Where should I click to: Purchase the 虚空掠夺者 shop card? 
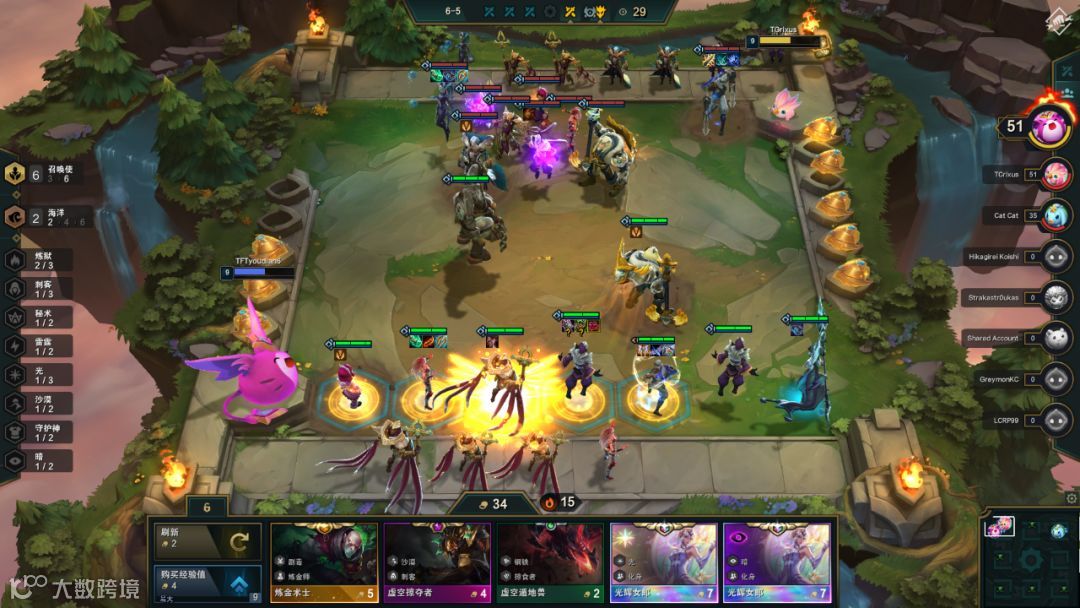(437, 563)
